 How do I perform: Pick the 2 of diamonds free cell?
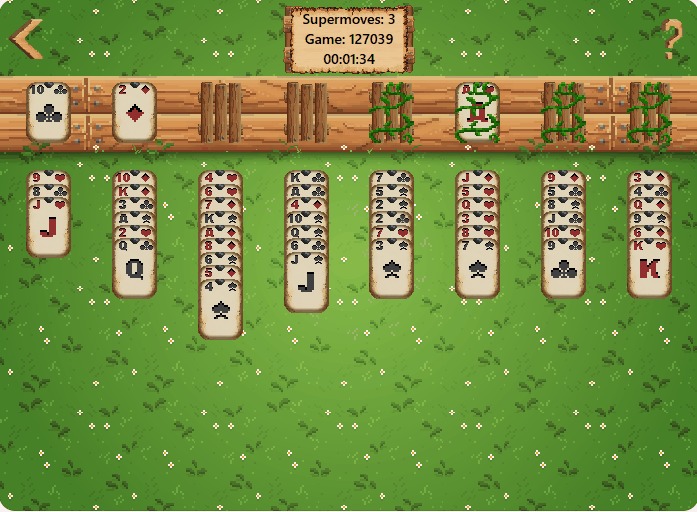(x=134, y=111)
